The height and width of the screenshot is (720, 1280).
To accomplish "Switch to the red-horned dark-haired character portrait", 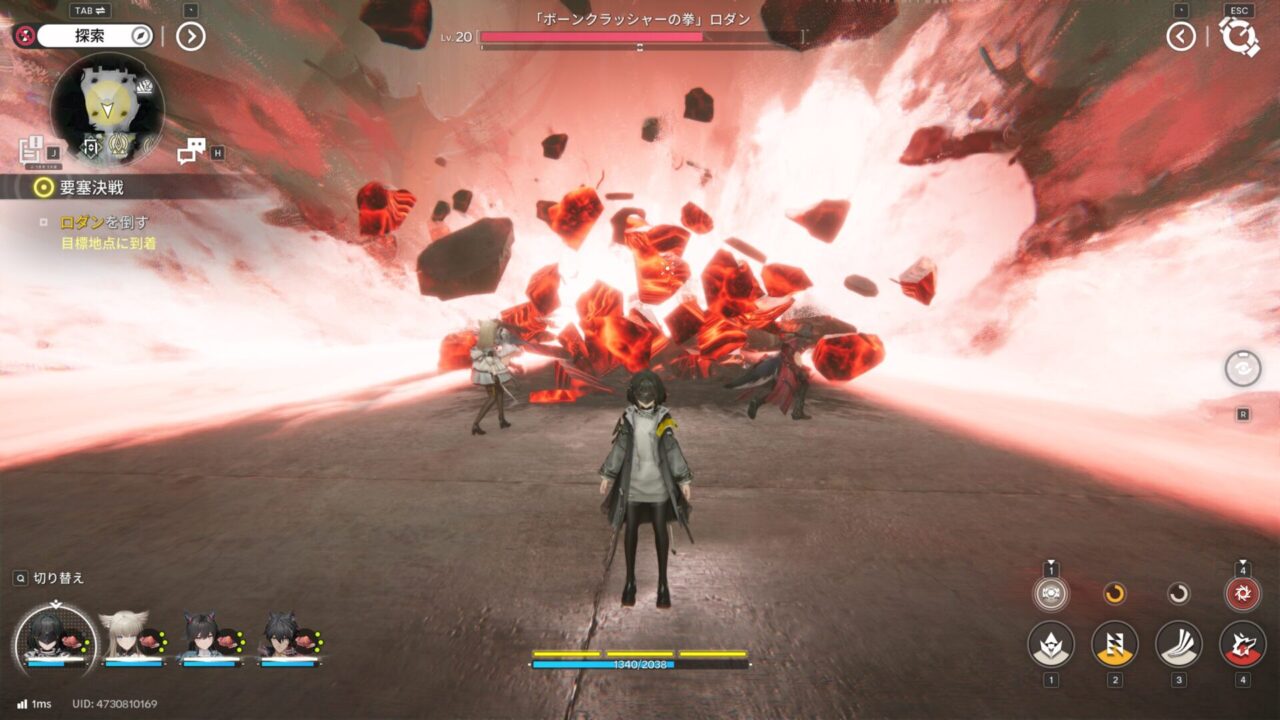I will (201, 636).
